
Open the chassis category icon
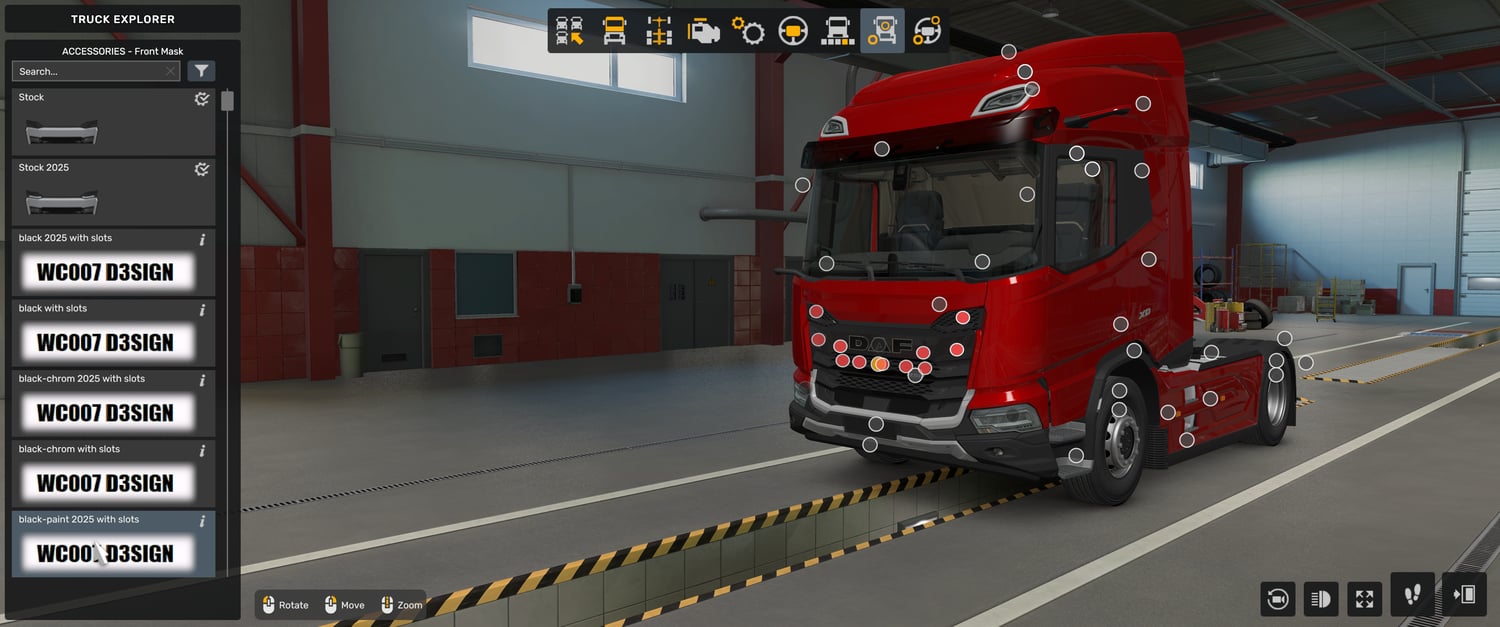658,31
